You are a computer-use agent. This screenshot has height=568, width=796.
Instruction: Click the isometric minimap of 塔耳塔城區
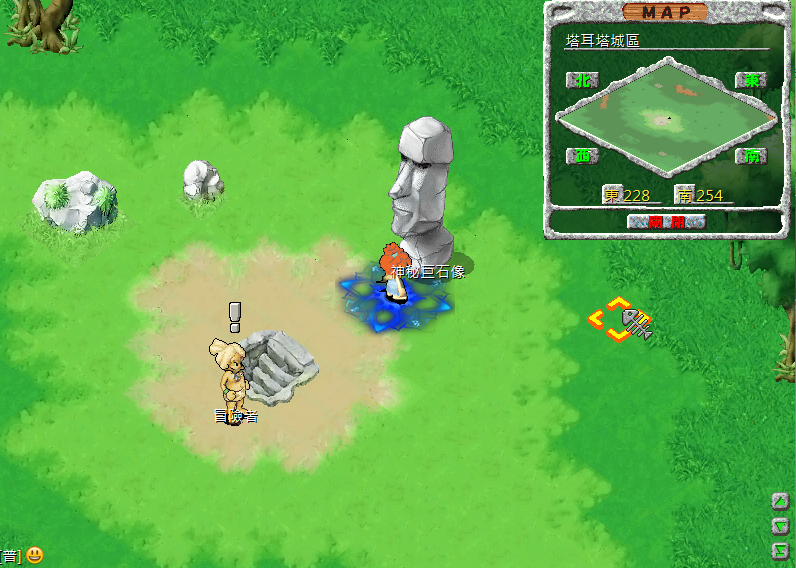pos(666,117)
